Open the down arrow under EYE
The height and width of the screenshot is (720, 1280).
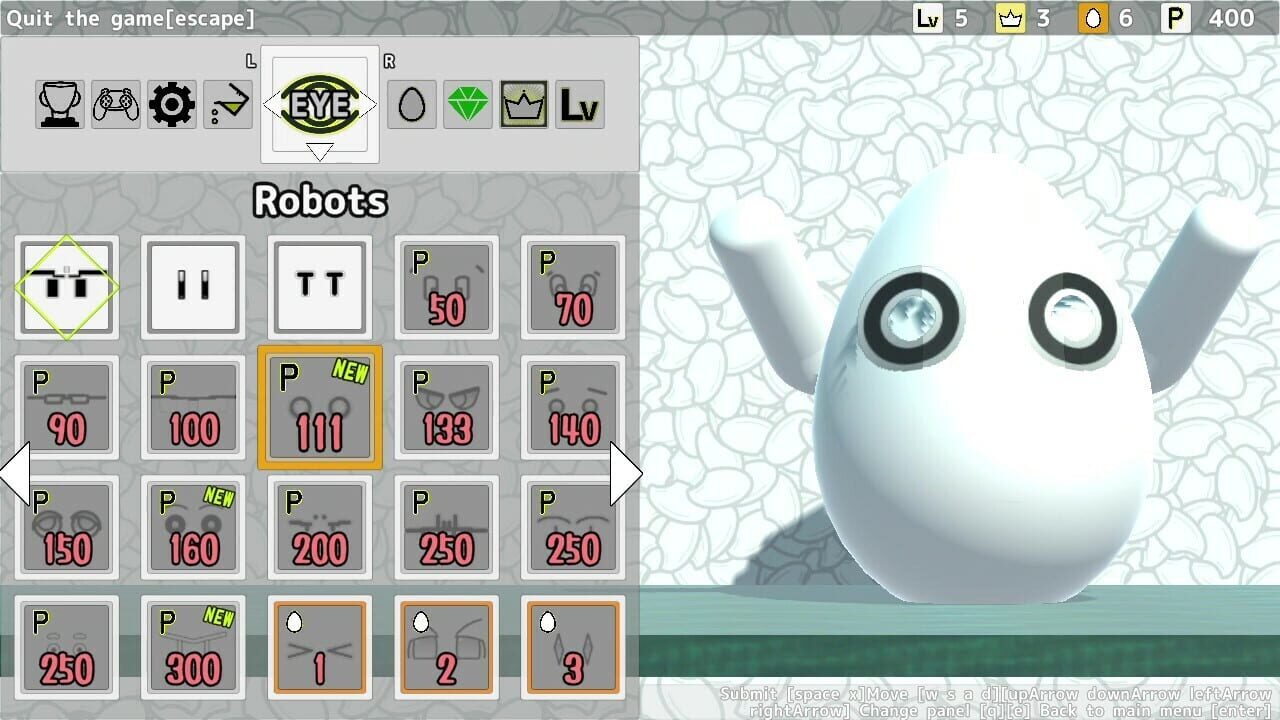coord(320,148)
